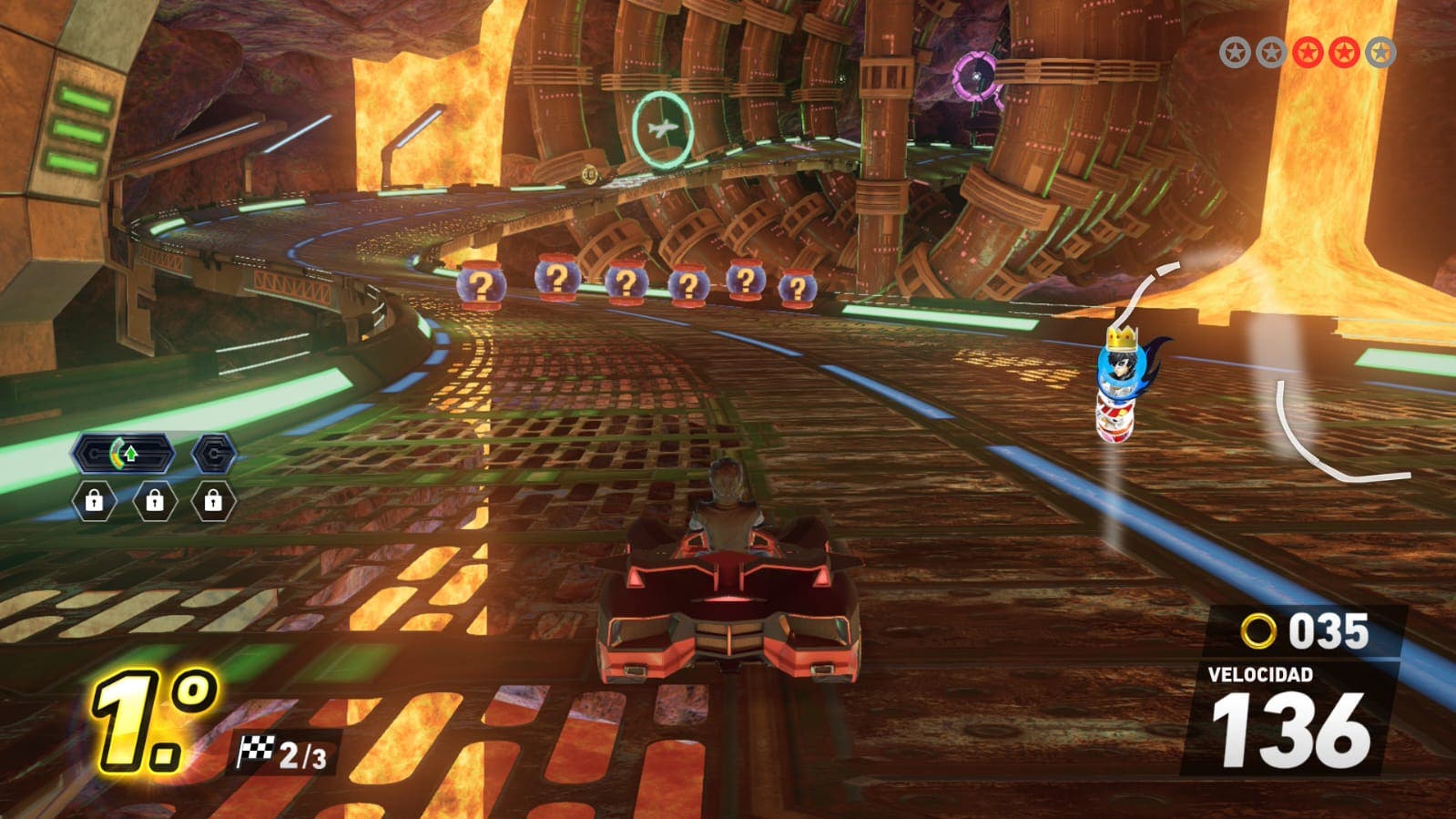Select the gadget slot with green arrow
Image resolution: width=1456 pixels, height=819 pixels.
click(124, 453)
